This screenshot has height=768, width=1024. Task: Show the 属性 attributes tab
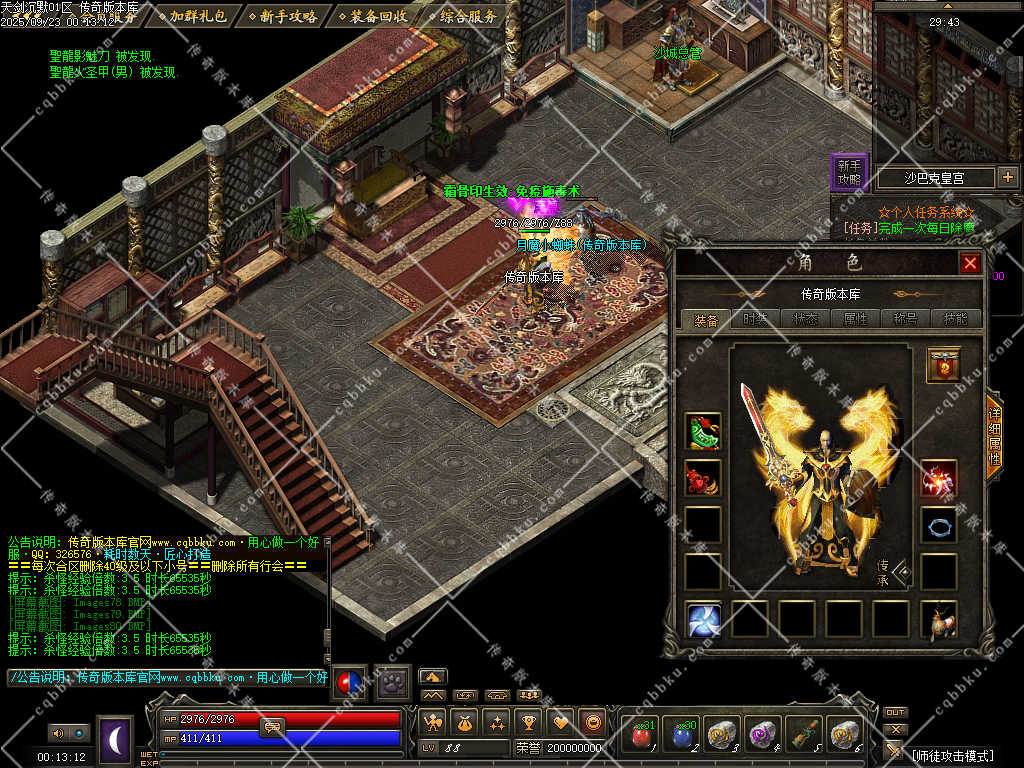pyautogui.click(x=855, y=319)
